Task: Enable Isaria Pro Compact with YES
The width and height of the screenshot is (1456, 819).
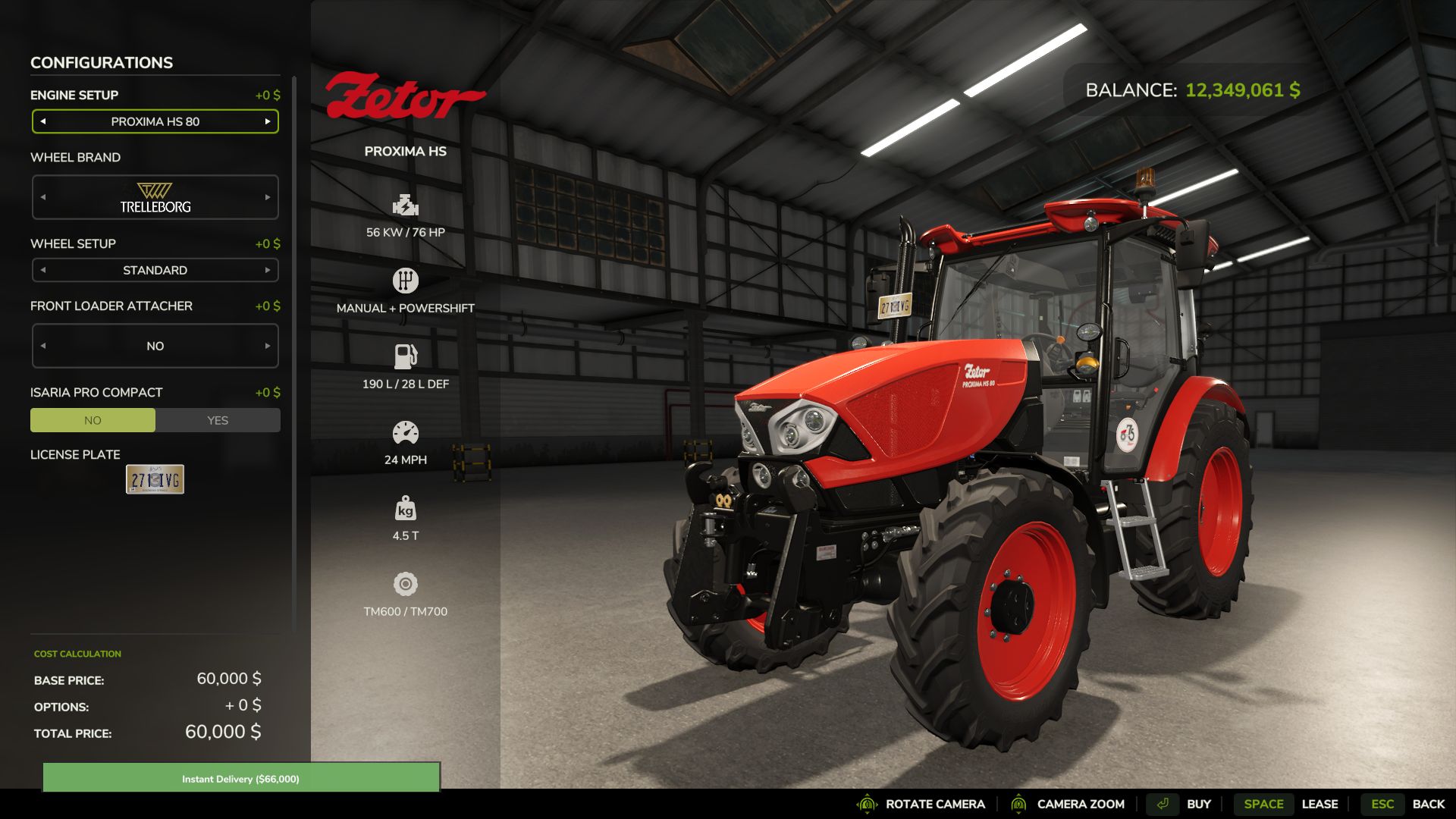Action: pos(218,420)
